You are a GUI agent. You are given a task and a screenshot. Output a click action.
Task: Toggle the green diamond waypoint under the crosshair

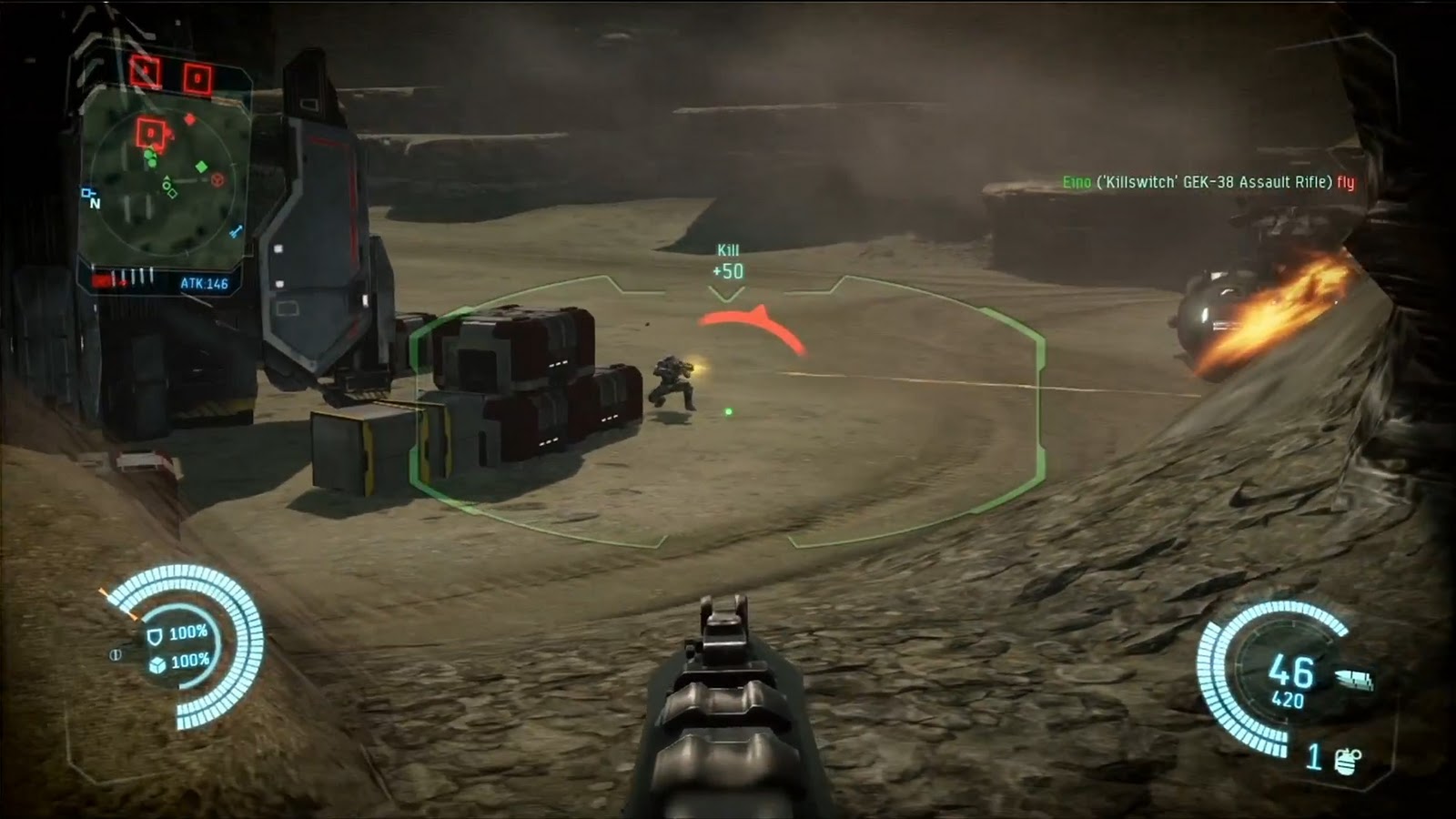tap(728, 411)
